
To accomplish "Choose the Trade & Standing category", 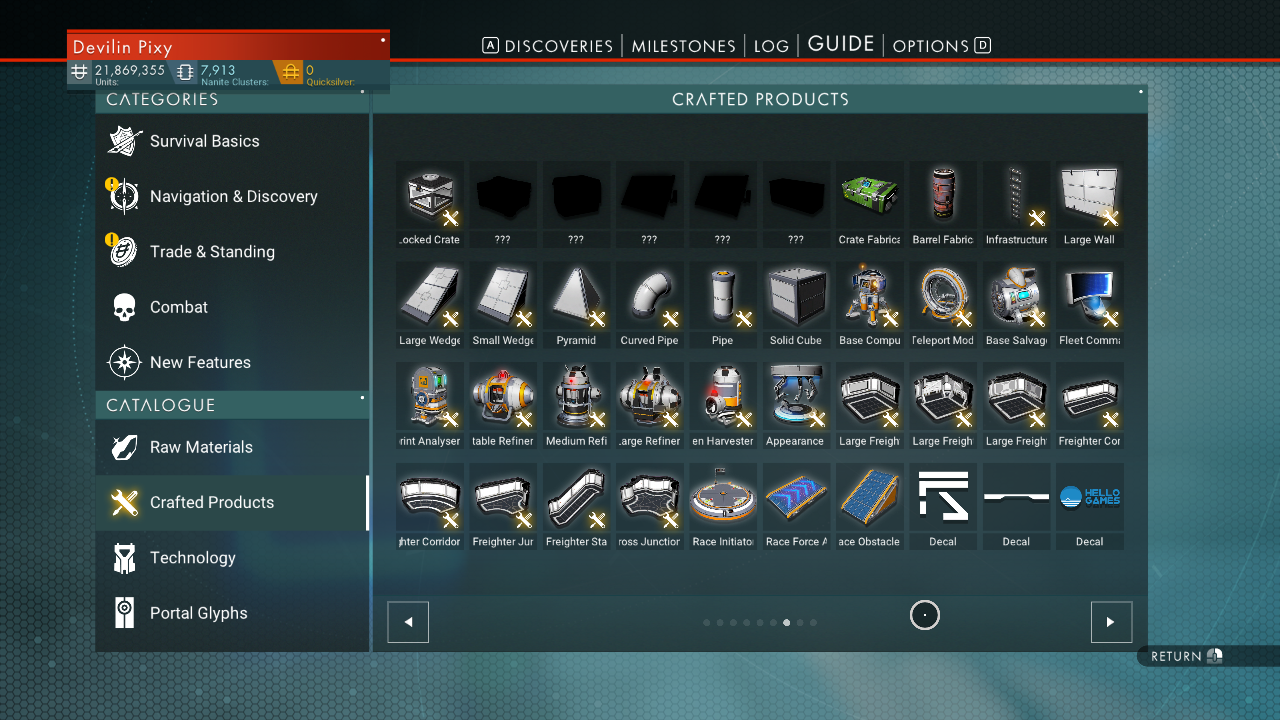I will (x=212, y=252).
